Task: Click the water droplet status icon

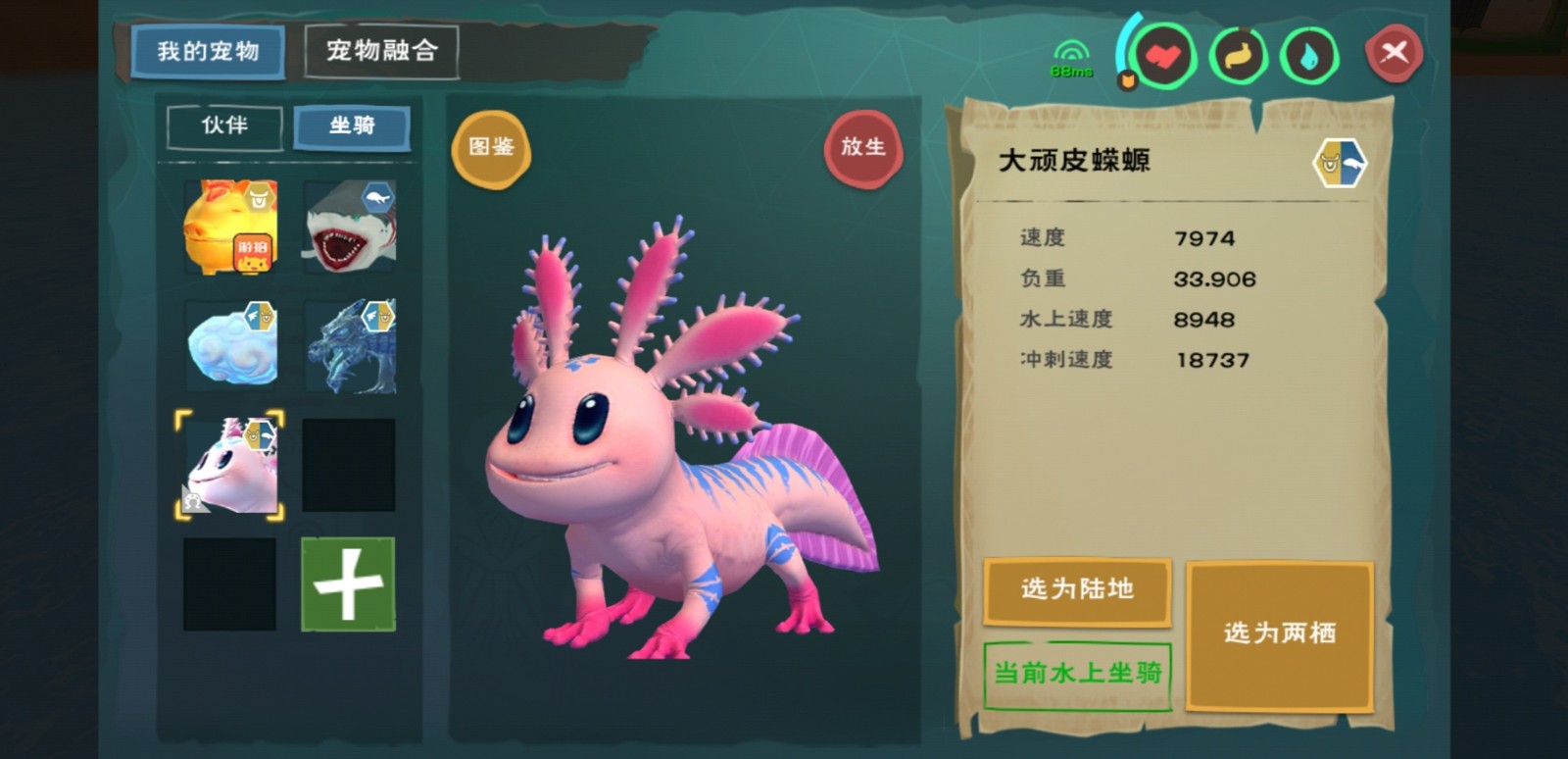Action: click(x=1307, y=56)
